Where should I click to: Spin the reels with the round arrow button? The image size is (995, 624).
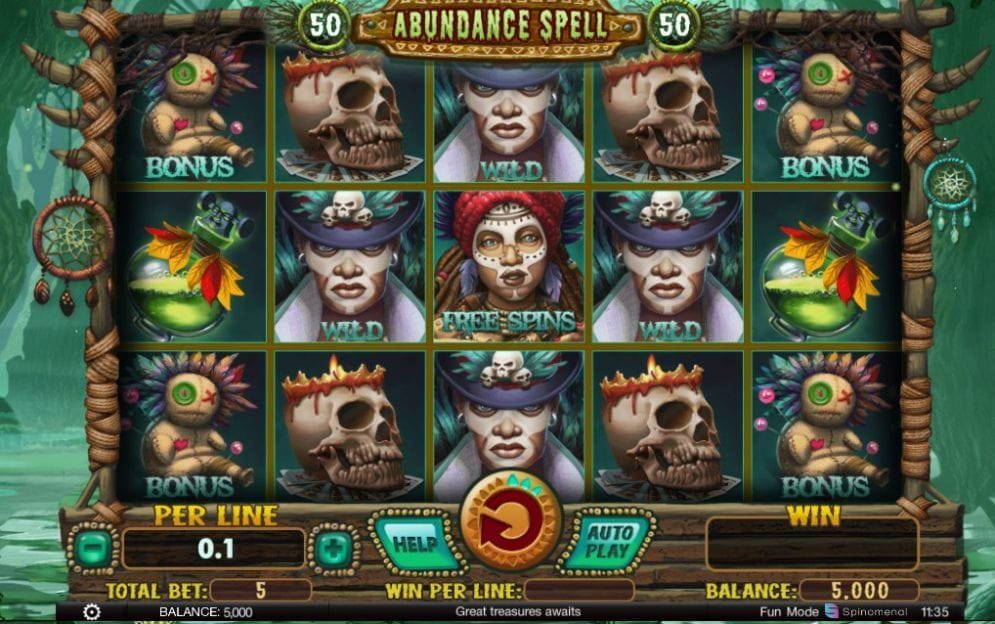coord(510,522)
